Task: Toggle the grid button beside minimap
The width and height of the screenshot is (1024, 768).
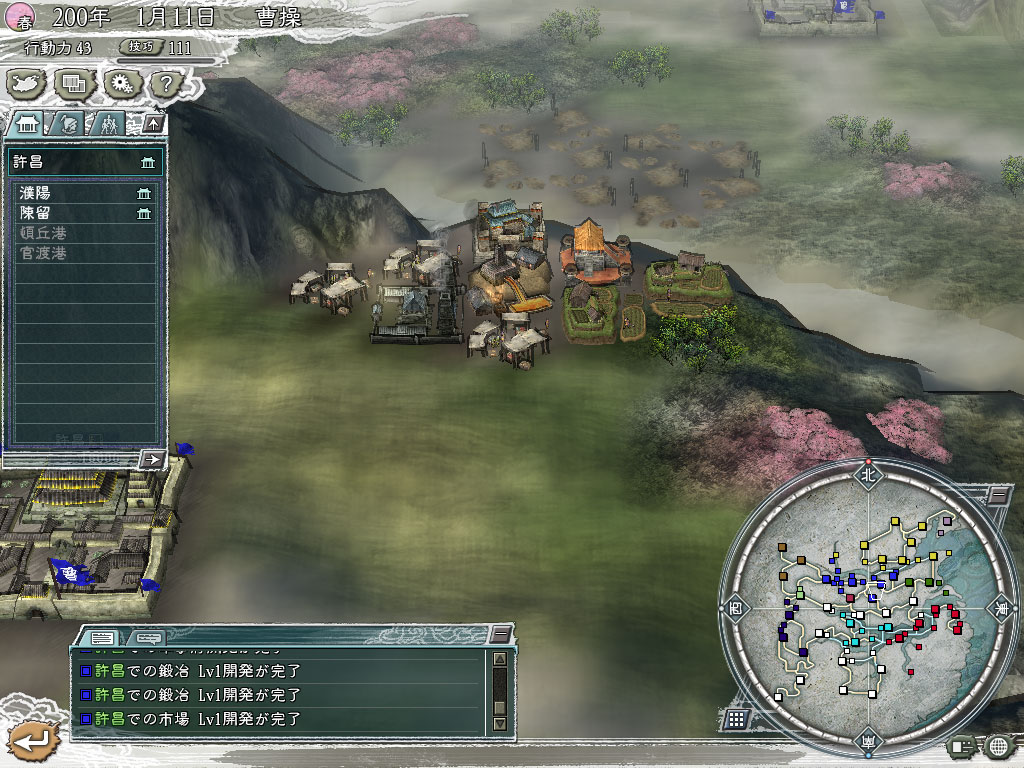Action: 735,718
